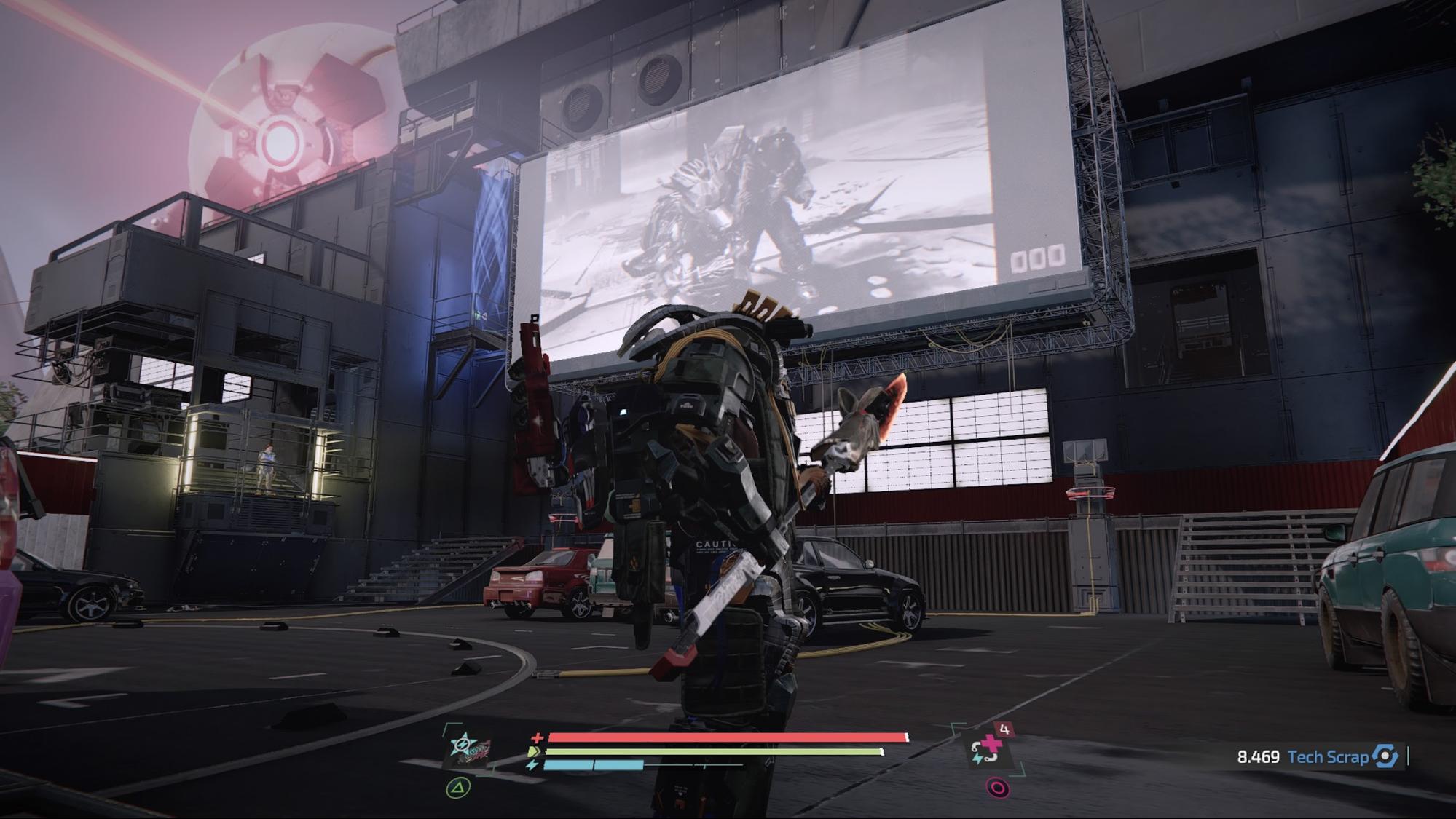The image size is (1456, 819).
Task: Select the stamina arrow icon
Action: [x=532, y=751]
